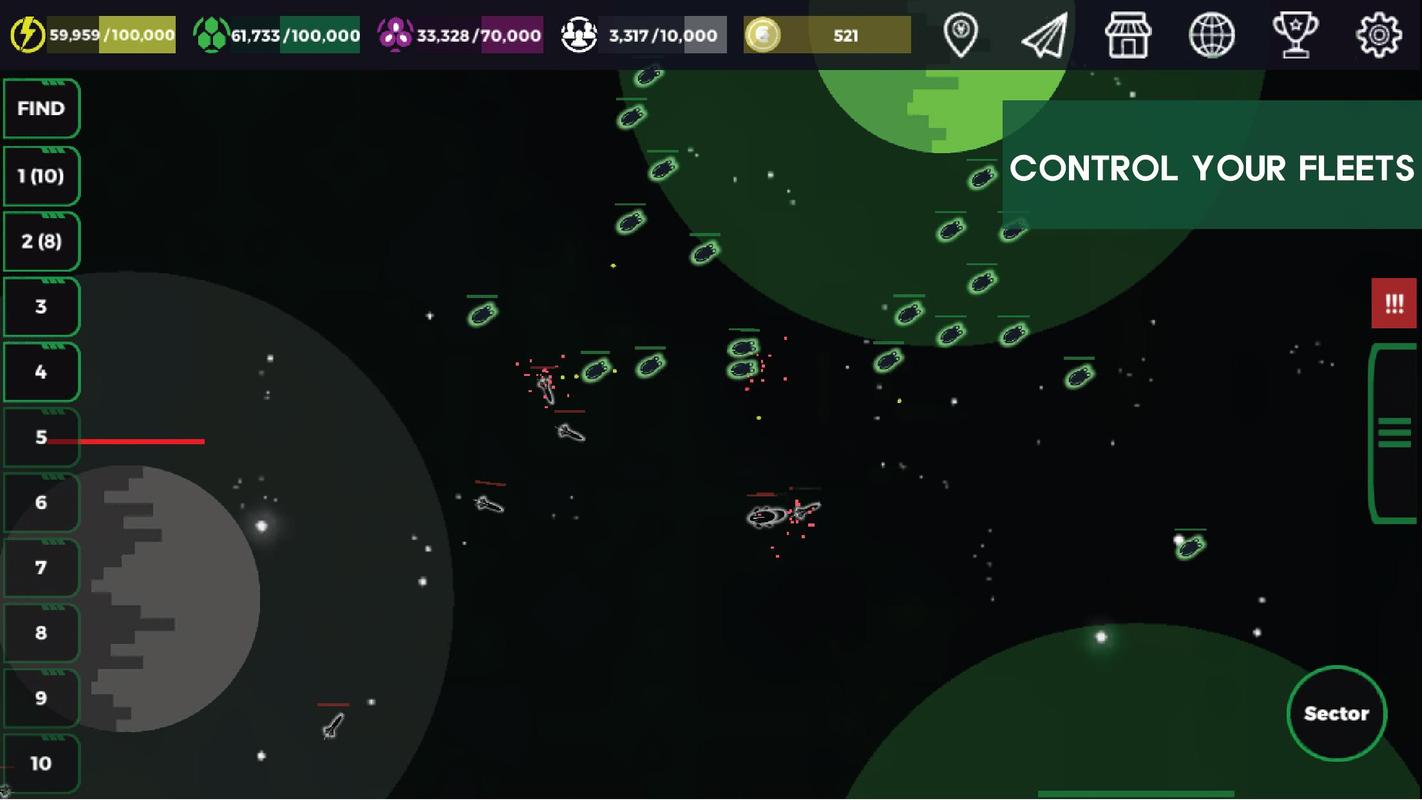This screenshot has height=800, width=1422.
Task: Select fleet group 2 (8)
Action: [x=41, y=241]
